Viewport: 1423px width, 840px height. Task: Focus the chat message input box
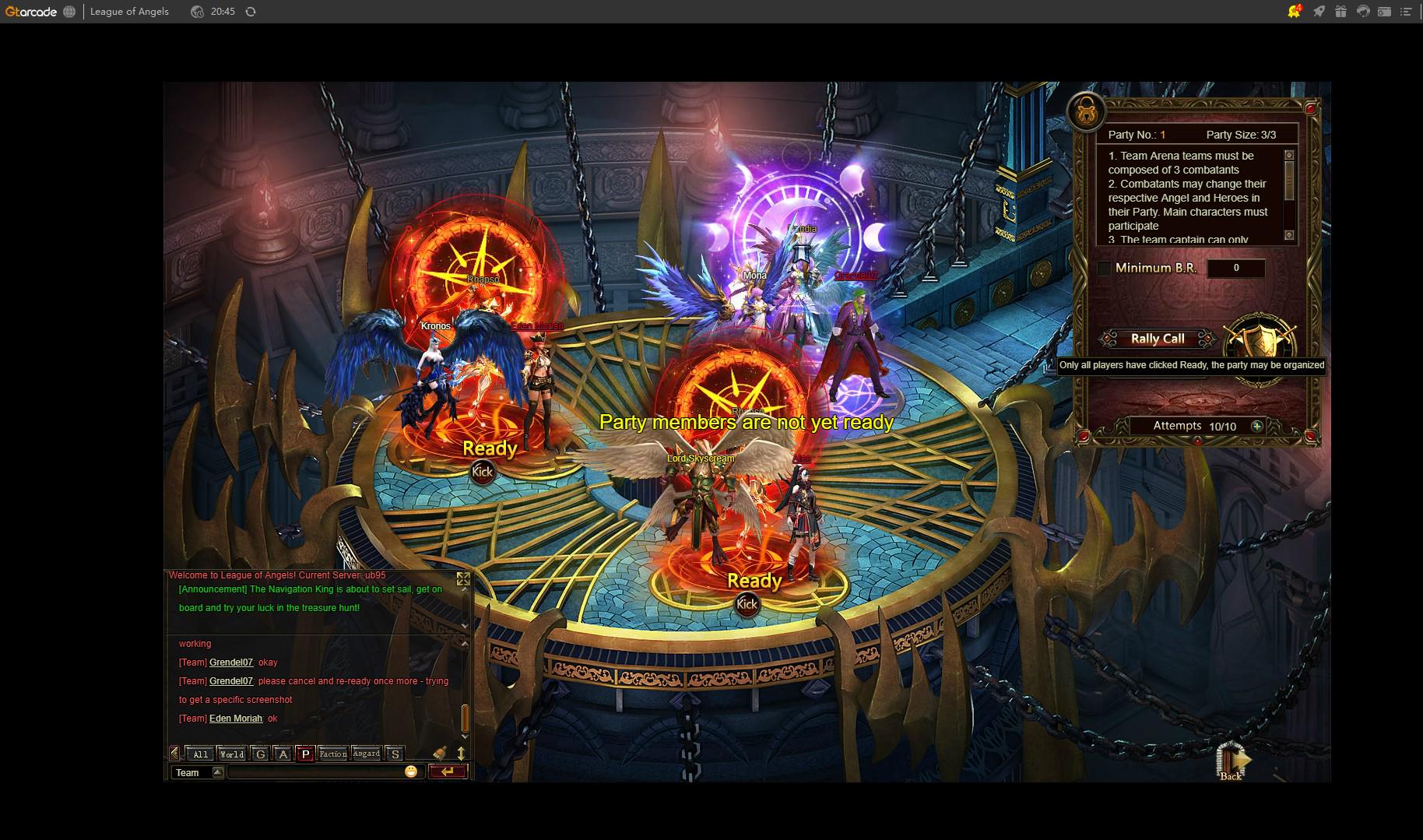coord(315,772)
